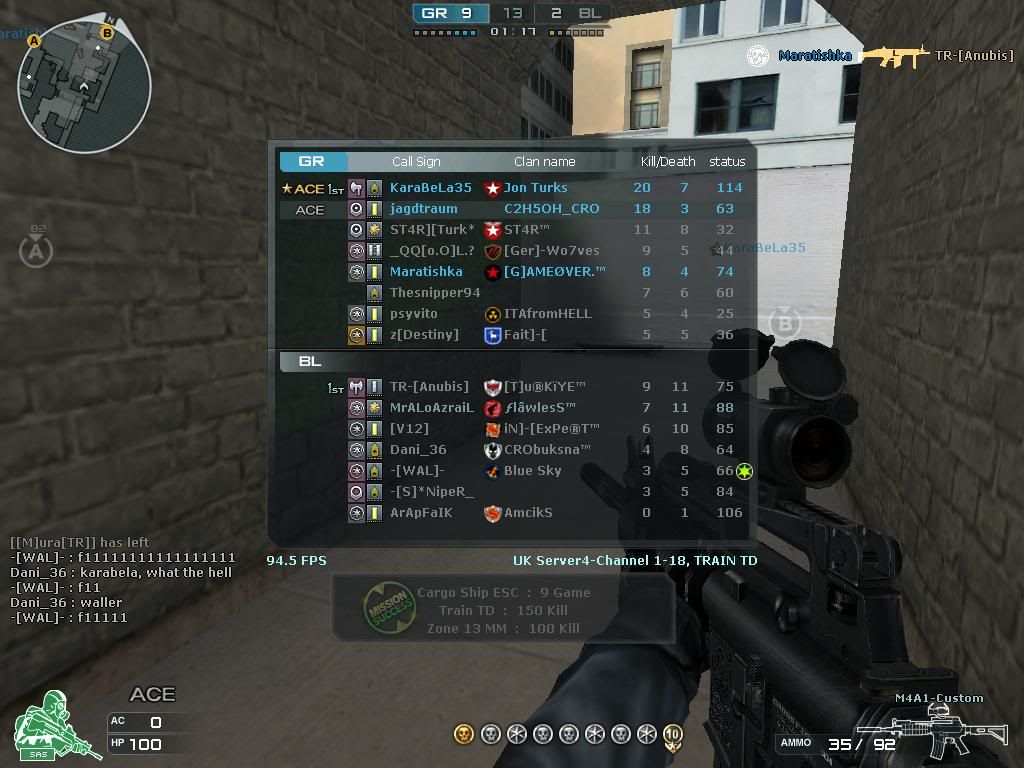The width and height of the screenshot is (1024, 768).
Task: Click the gold kill medal marked 10
Action: click(x=673, y=735)
